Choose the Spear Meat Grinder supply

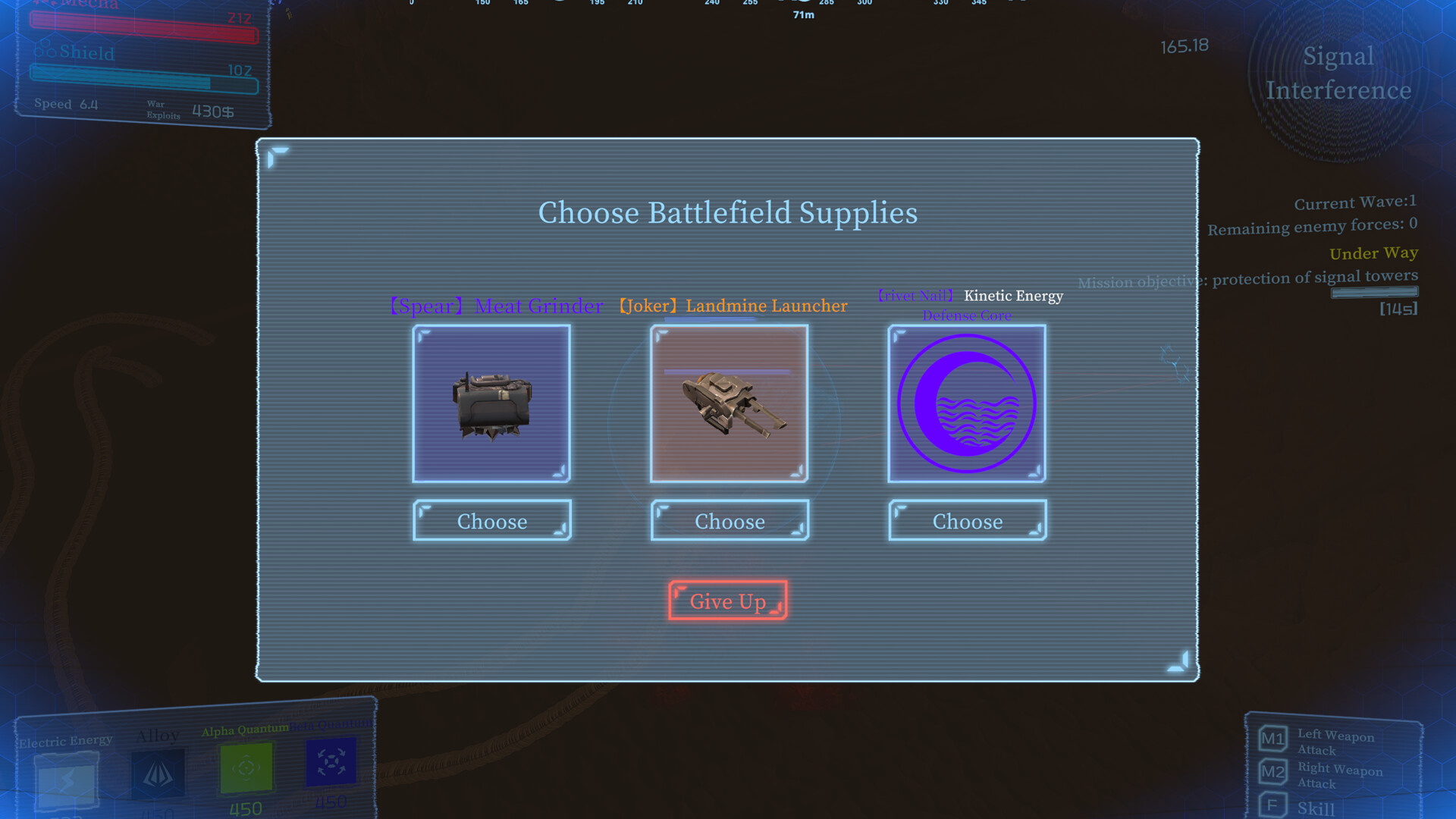491,521
